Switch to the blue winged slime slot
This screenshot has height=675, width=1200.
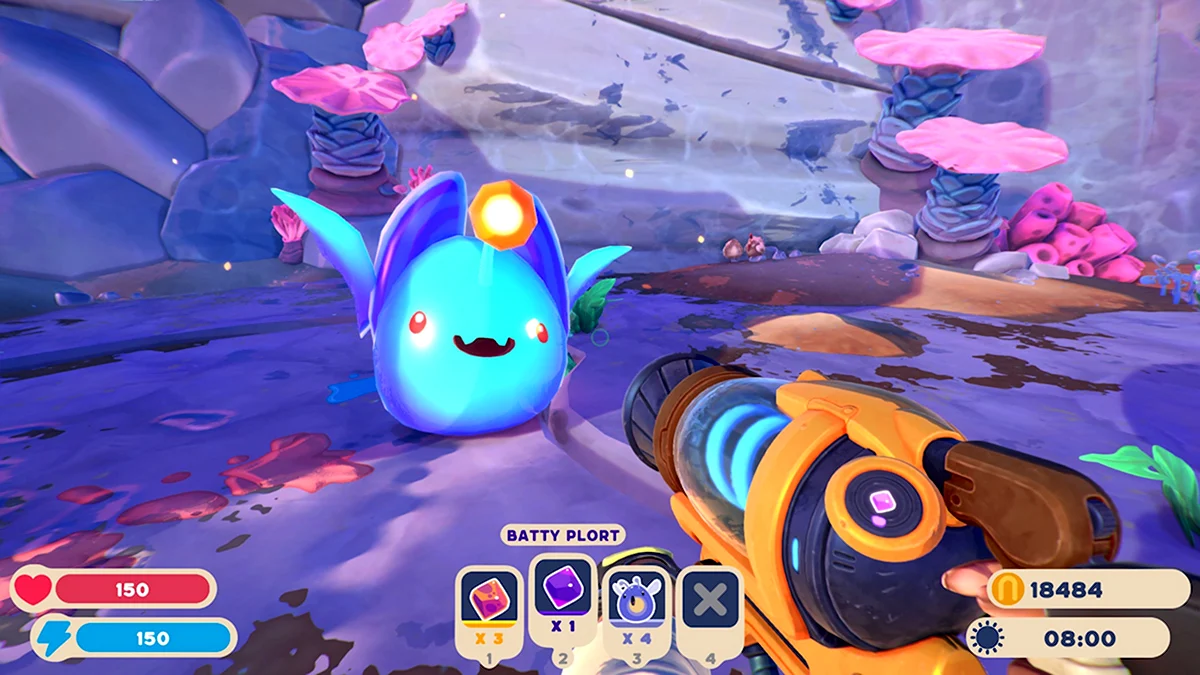pyautogui.click(x=637, y=600)
